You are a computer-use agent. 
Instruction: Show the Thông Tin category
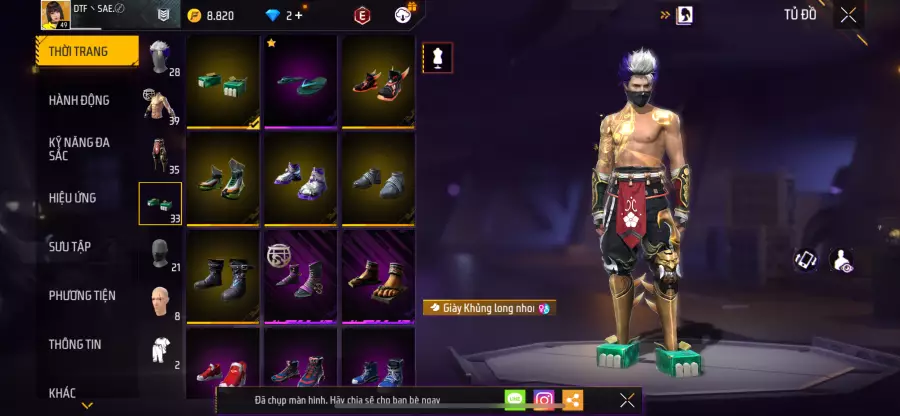coord(76,343)
